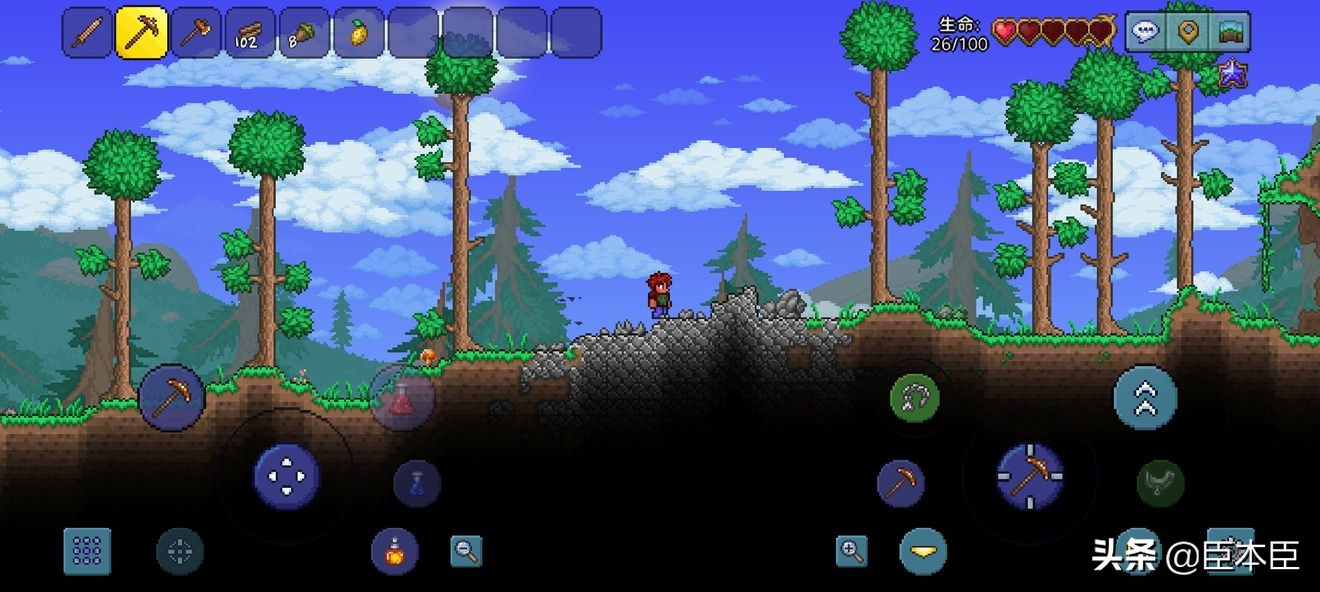Open the chat speech bubble button
This screenshot has height=592, width=1320.
click(x=1146, y=32)
